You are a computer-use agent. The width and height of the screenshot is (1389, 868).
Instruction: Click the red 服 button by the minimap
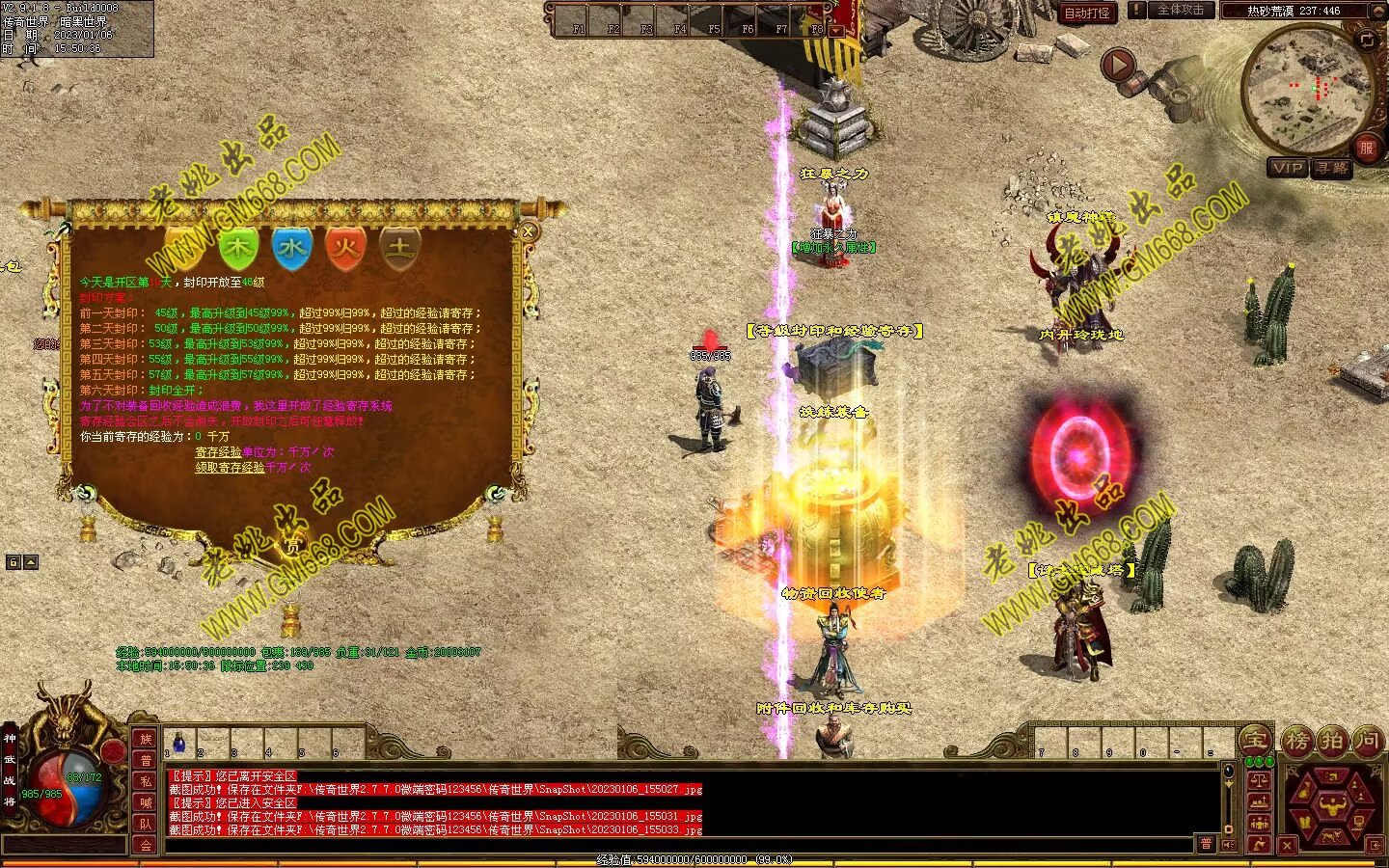pyautogui.click(x=1366, y=148)
